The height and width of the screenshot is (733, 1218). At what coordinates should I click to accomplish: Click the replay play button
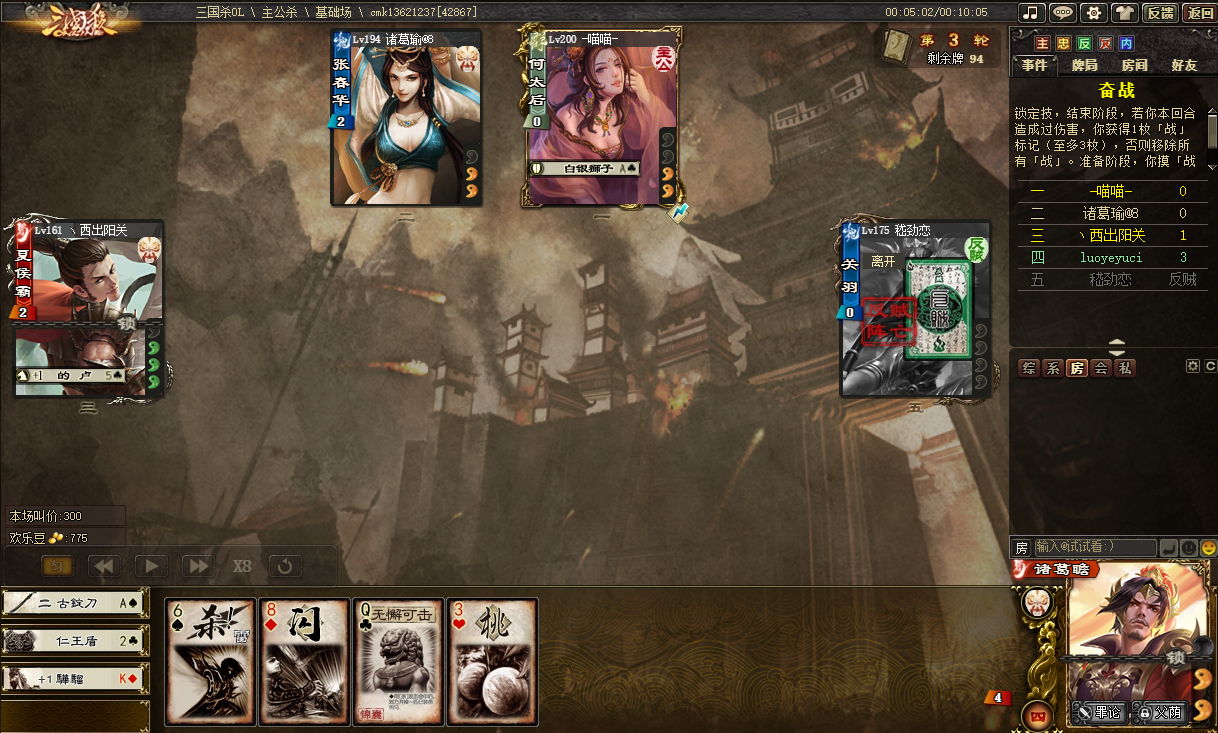point(150,566)
